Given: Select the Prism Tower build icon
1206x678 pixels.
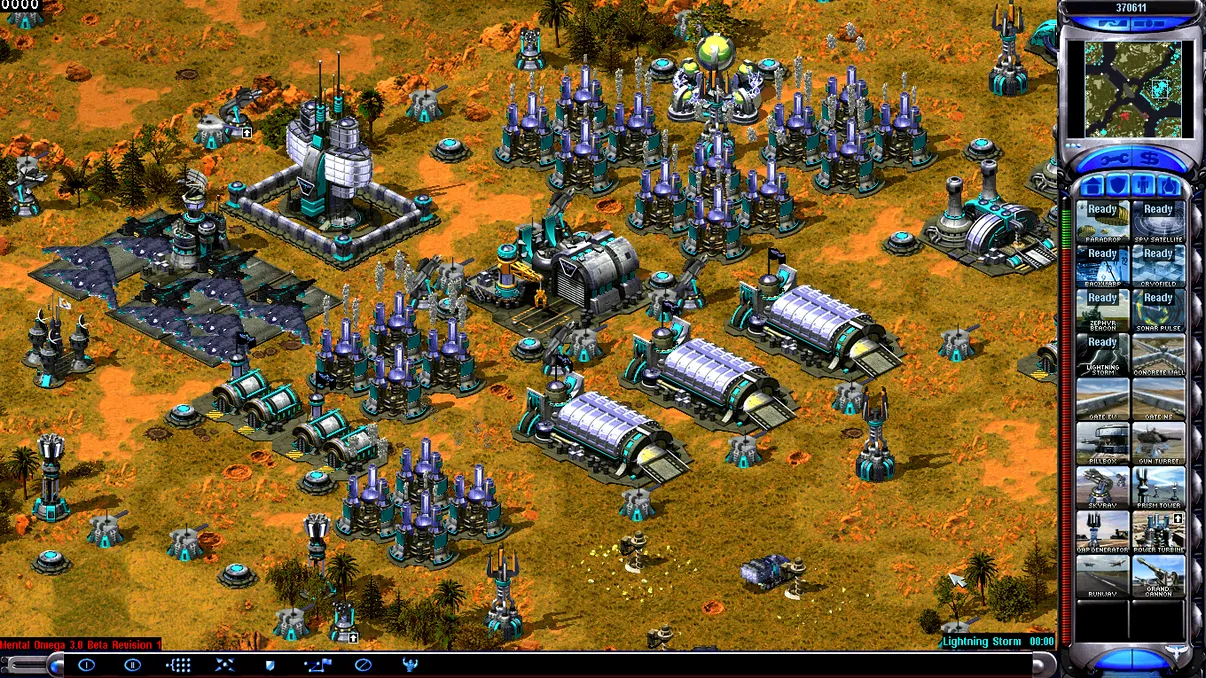Looking at the screenshot, I should point(1158,486).
